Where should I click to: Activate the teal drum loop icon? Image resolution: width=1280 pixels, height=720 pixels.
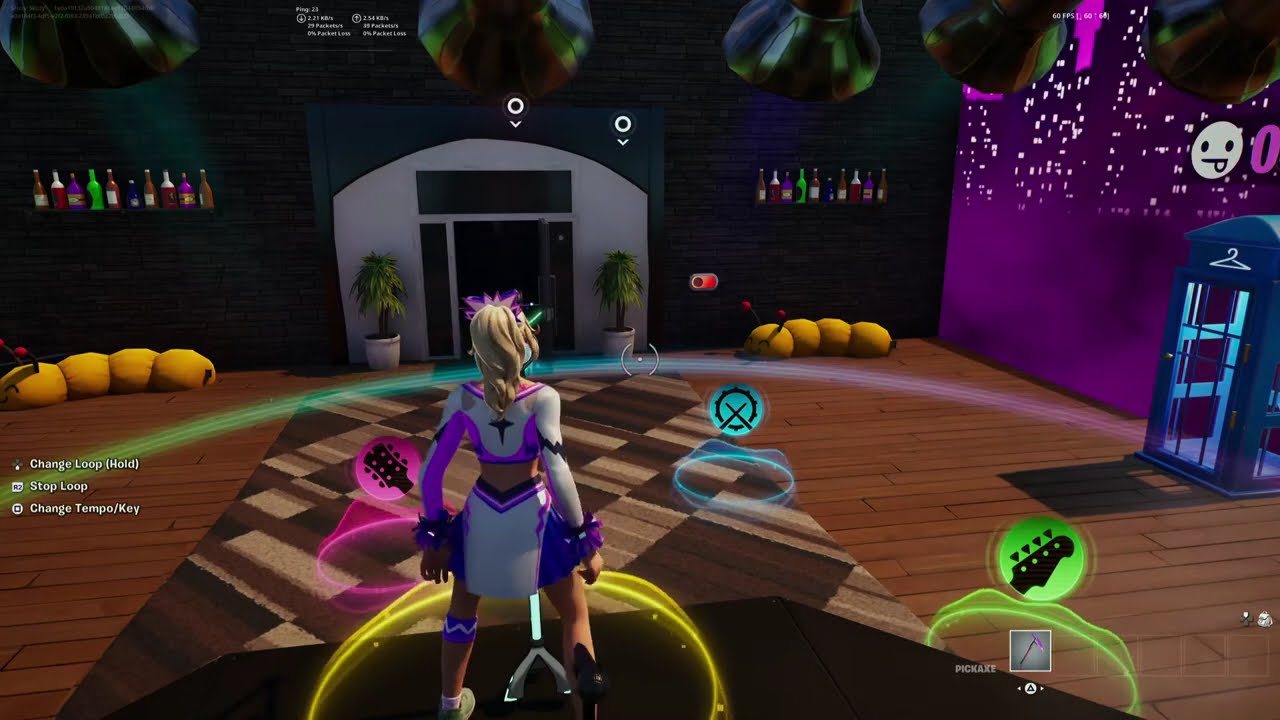(736, 410)
